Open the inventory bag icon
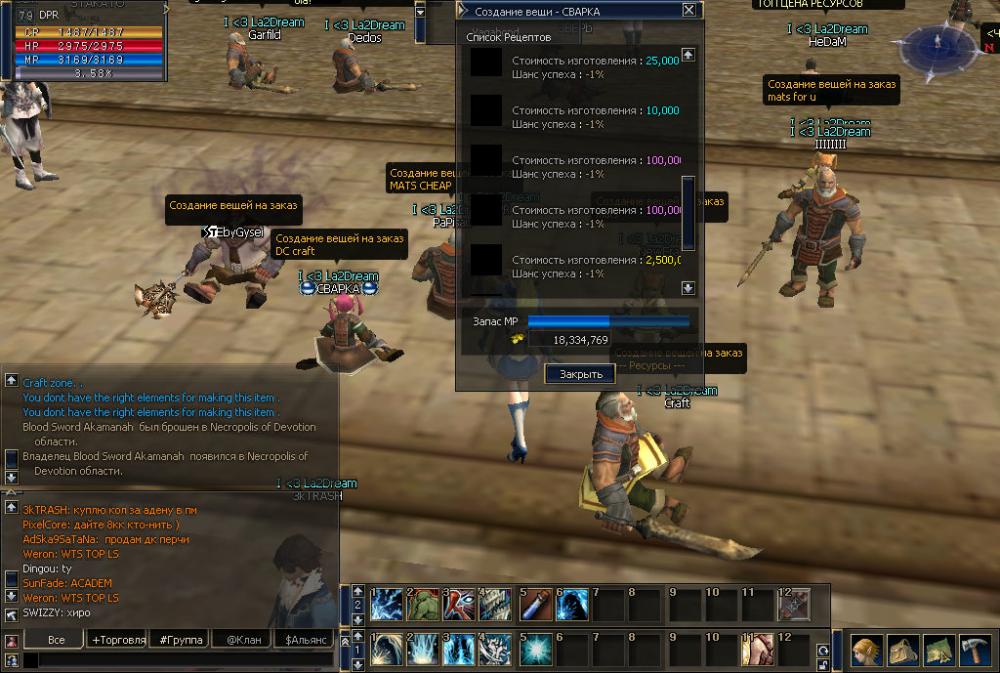The image size is (1000, 673). [x=902, y=650]
